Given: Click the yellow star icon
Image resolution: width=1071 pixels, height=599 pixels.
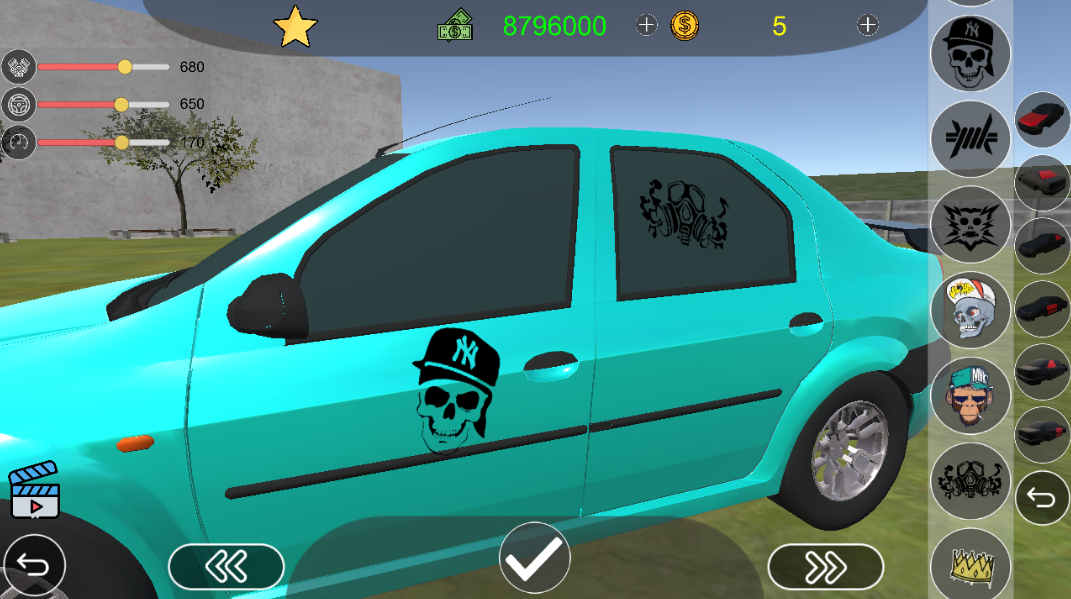Looking at the screenshot, I should (295, 27).
